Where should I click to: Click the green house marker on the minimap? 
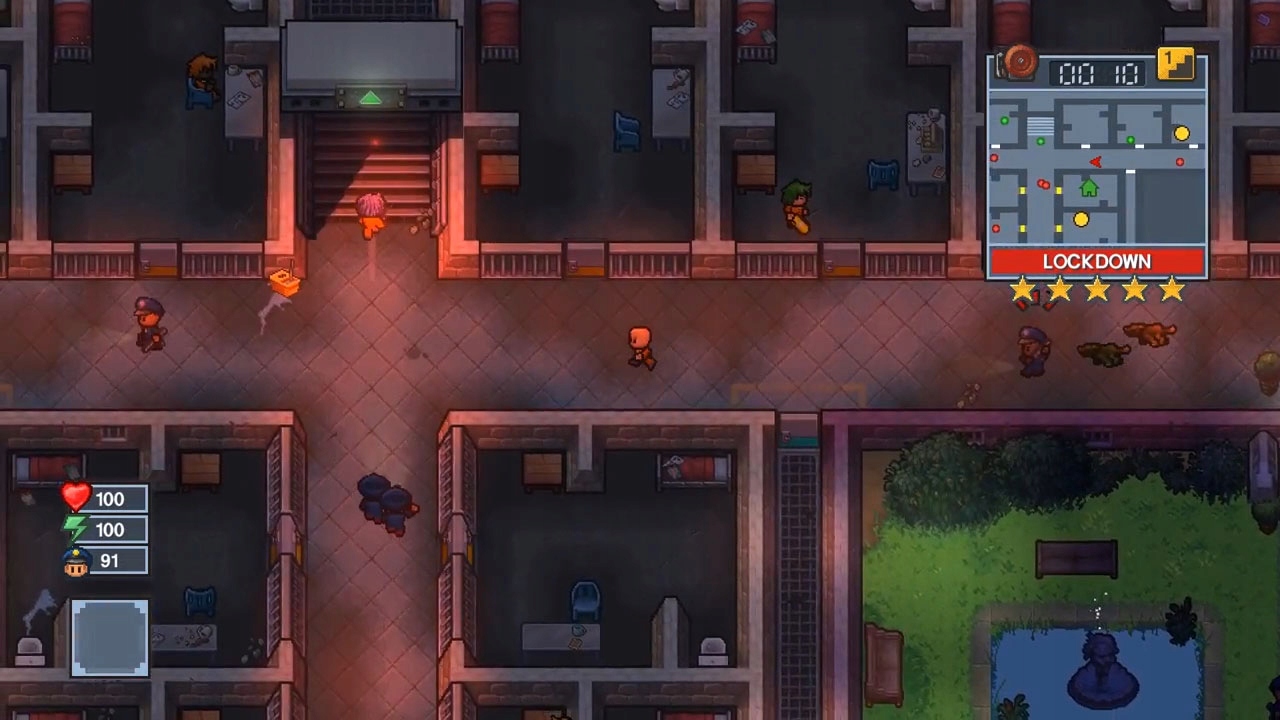coord(1088,189)
